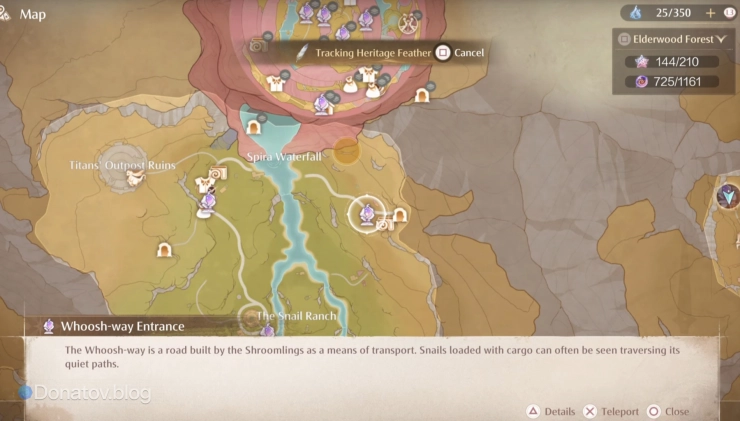Select the orange tracked-feather map marker
This screenshot has width=740, height=421.
click(346, 151)
